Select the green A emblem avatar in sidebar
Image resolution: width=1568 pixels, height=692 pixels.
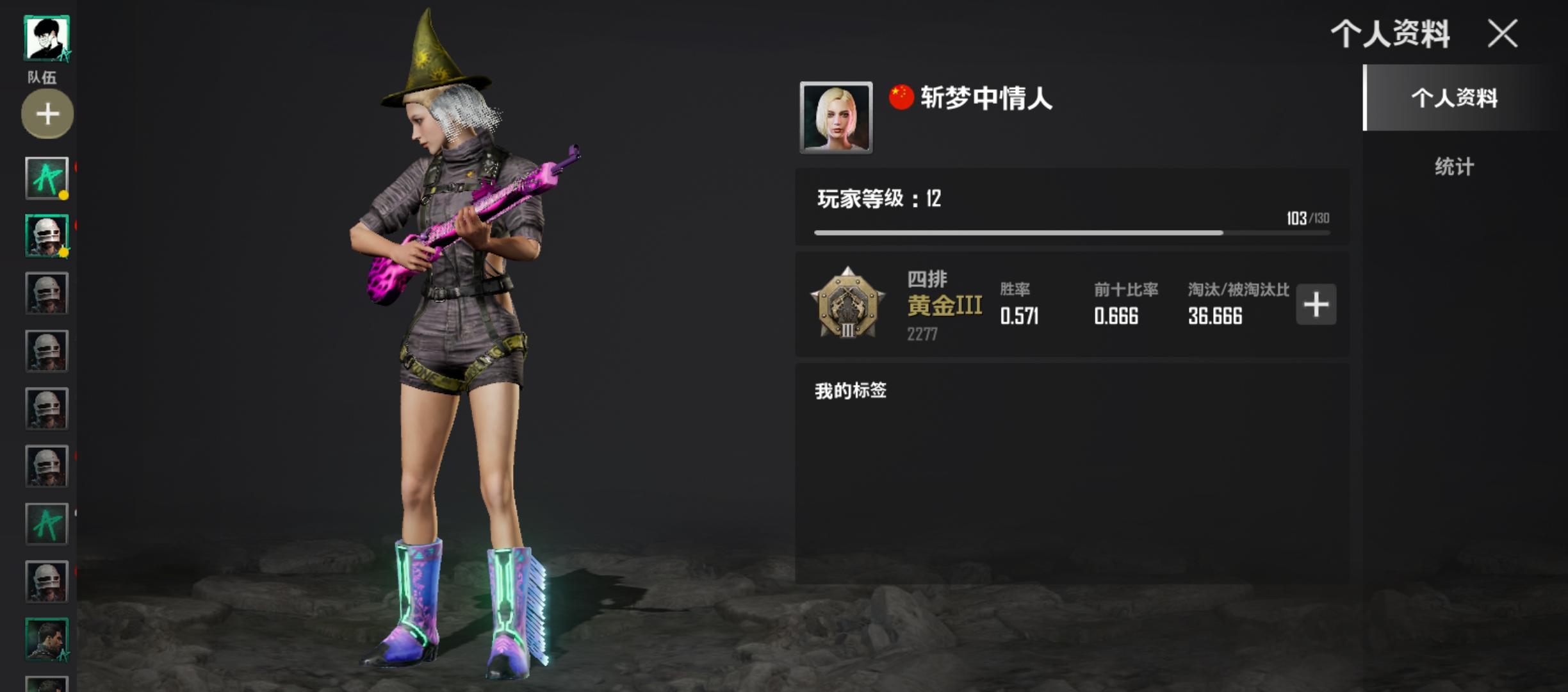47,176
